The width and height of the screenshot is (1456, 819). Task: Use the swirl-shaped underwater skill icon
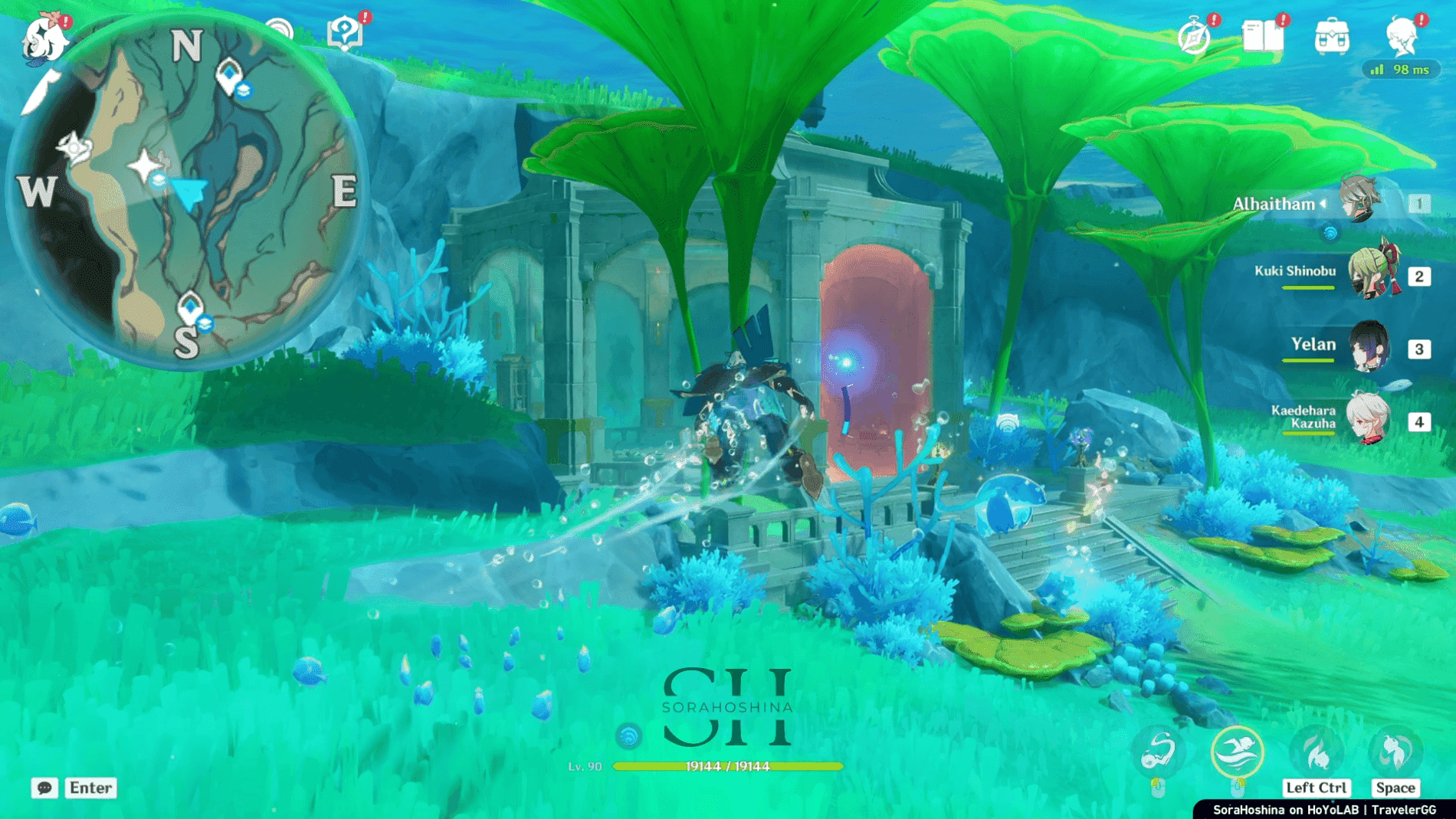[x=1158, y=752]
